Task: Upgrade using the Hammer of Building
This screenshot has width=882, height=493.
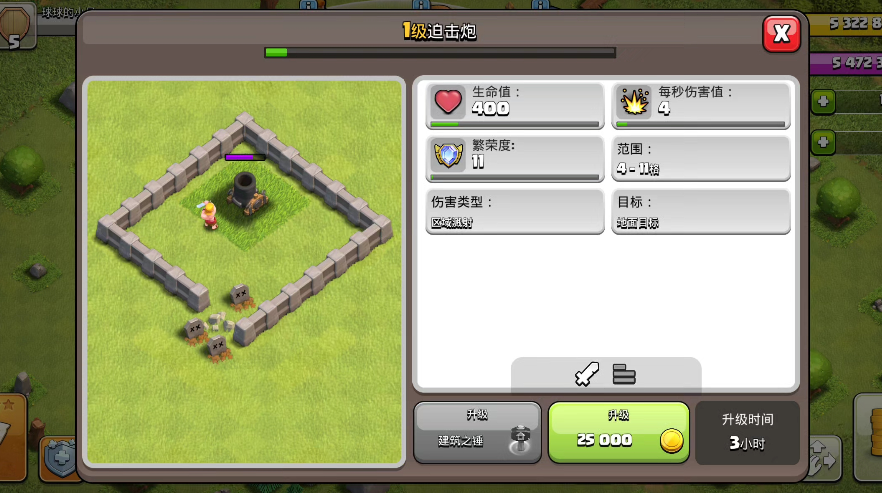Action: click(477, 432)
